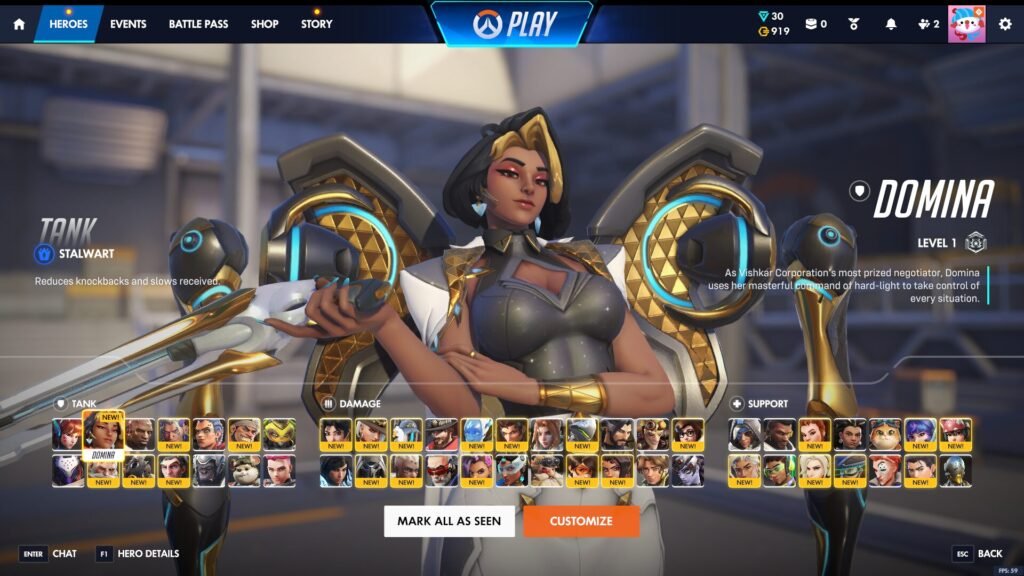Image resolution: width=1024 pixels, height=576 pixels.
Task: Open the settings gear icon
Action: (x=1005, y=24)
